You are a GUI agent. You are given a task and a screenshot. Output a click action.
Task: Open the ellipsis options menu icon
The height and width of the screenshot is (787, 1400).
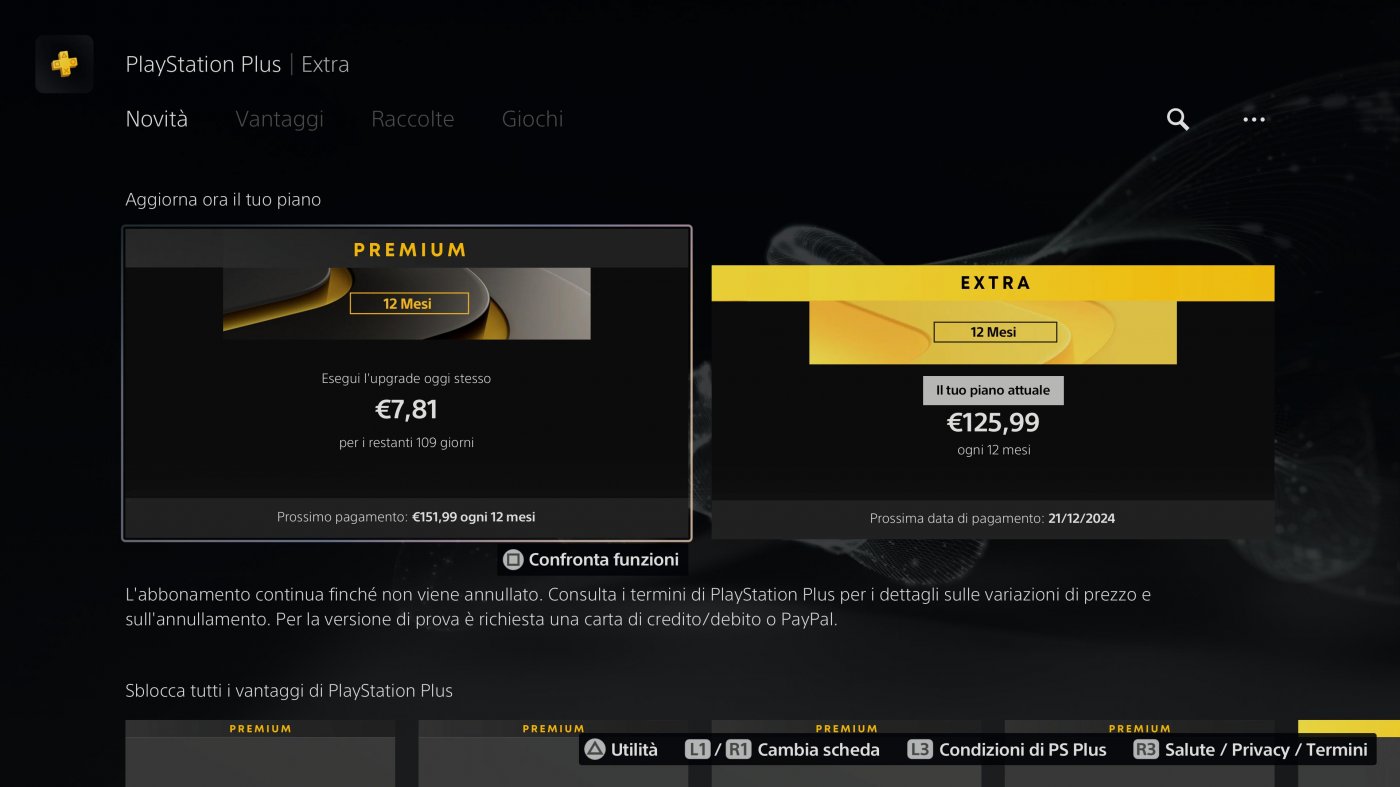coord(1253,119)
